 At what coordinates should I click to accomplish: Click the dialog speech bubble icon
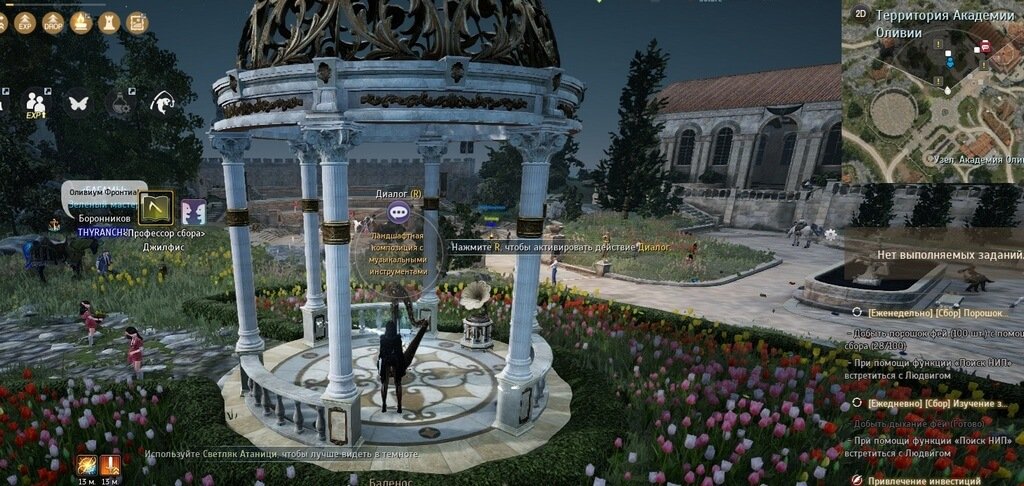398,211
